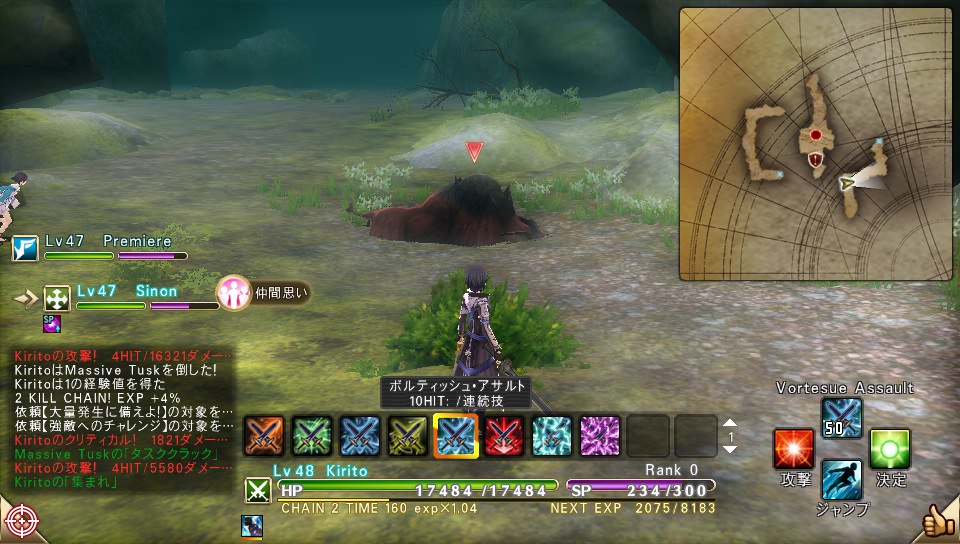Switch to the previous skill palette page
Viewport: 960px width, 544px height.
click(x=730, y=423)
